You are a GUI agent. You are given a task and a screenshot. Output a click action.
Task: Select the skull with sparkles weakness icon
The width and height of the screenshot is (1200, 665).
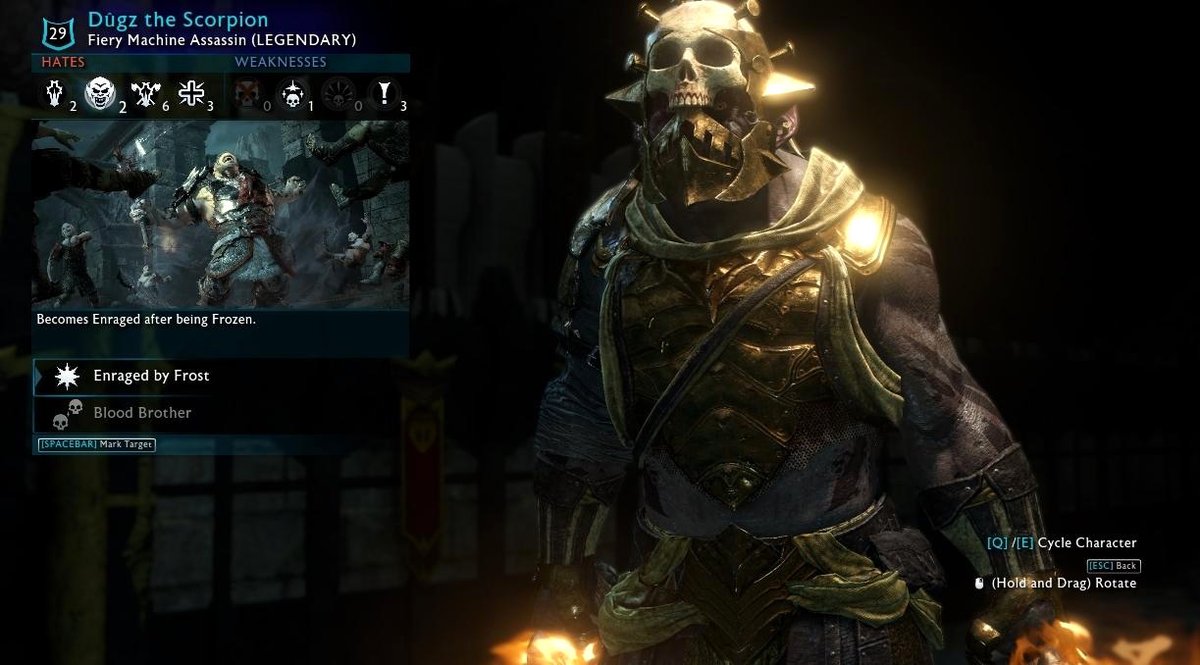(292, 96)
